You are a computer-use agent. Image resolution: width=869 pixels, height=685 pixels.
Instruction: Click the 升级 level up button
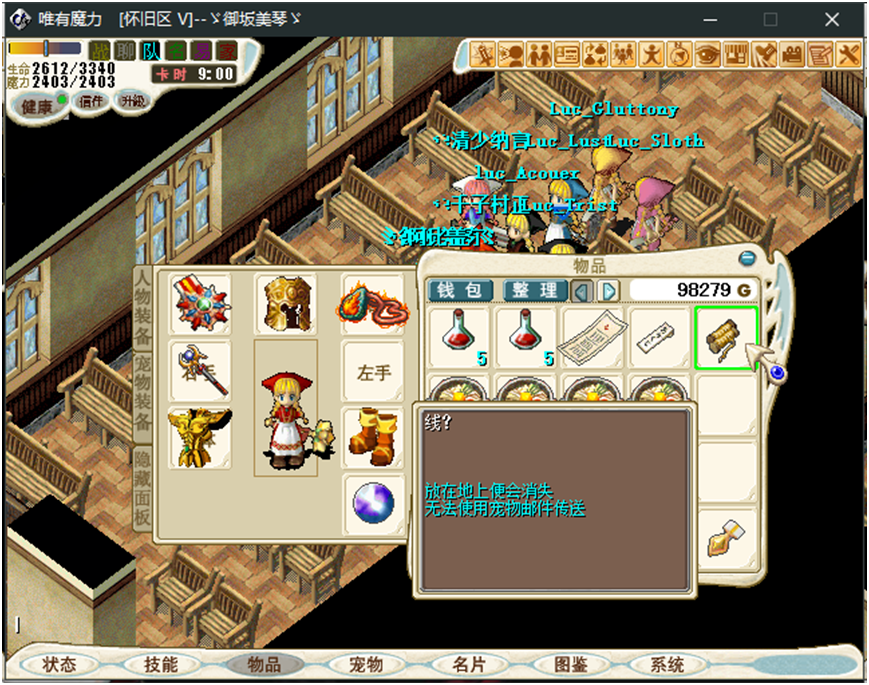point(132,100)
